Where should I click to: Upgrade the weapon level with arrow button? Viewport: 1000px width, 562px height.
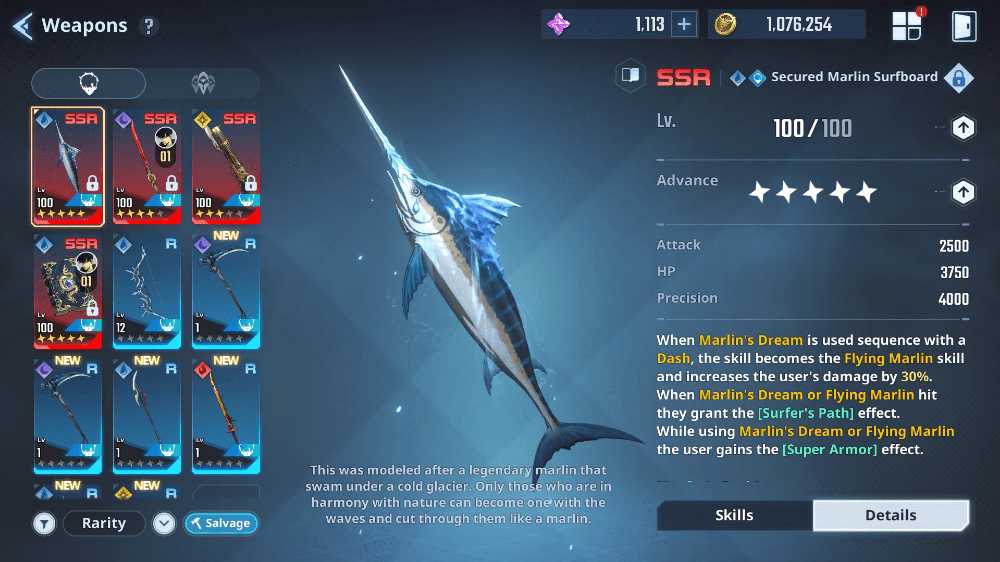(x=962, y=128)
